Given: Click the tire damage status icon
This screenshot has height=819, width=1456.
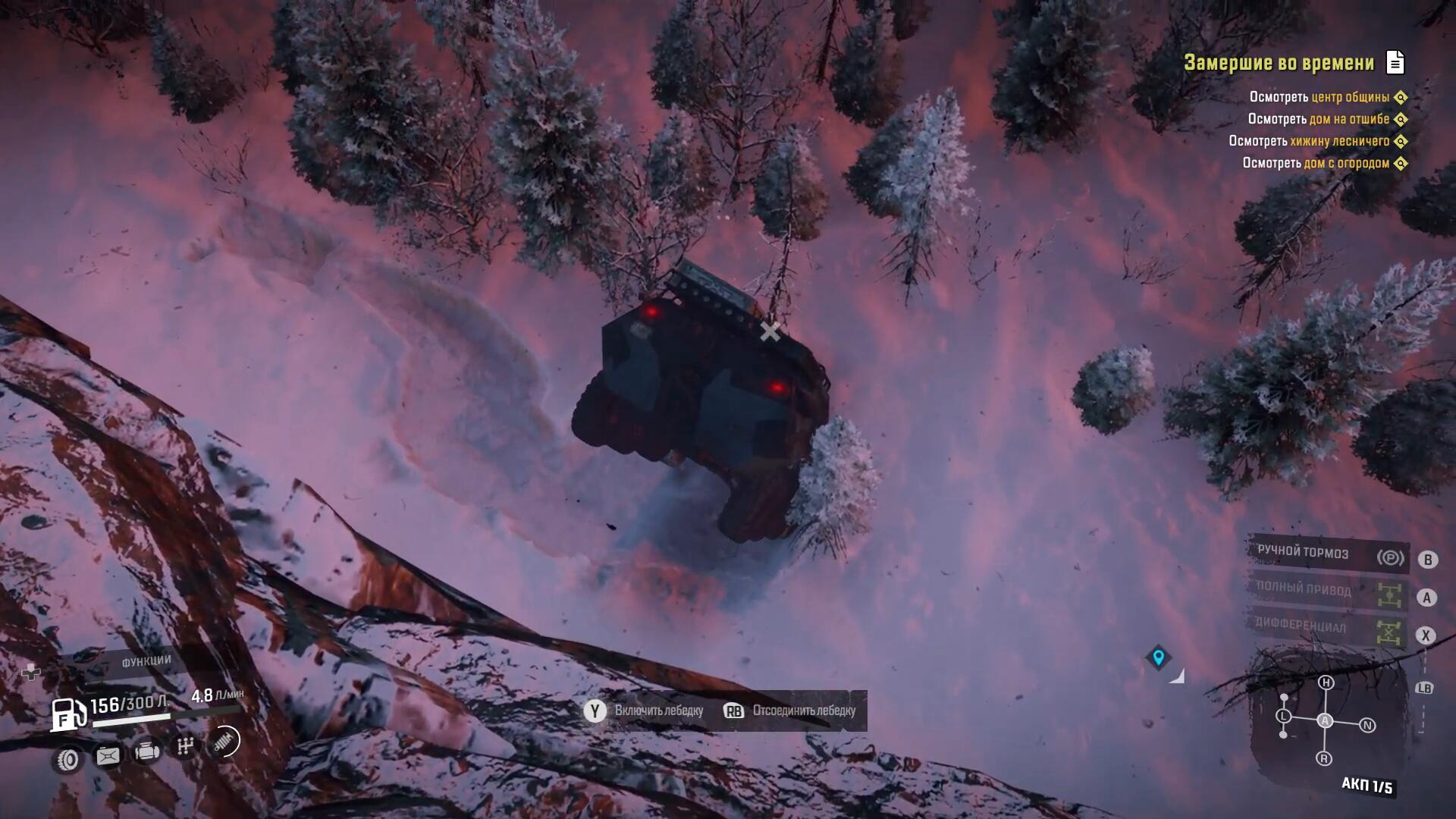Looking at the screenshot, I should (x=68, y=759).
